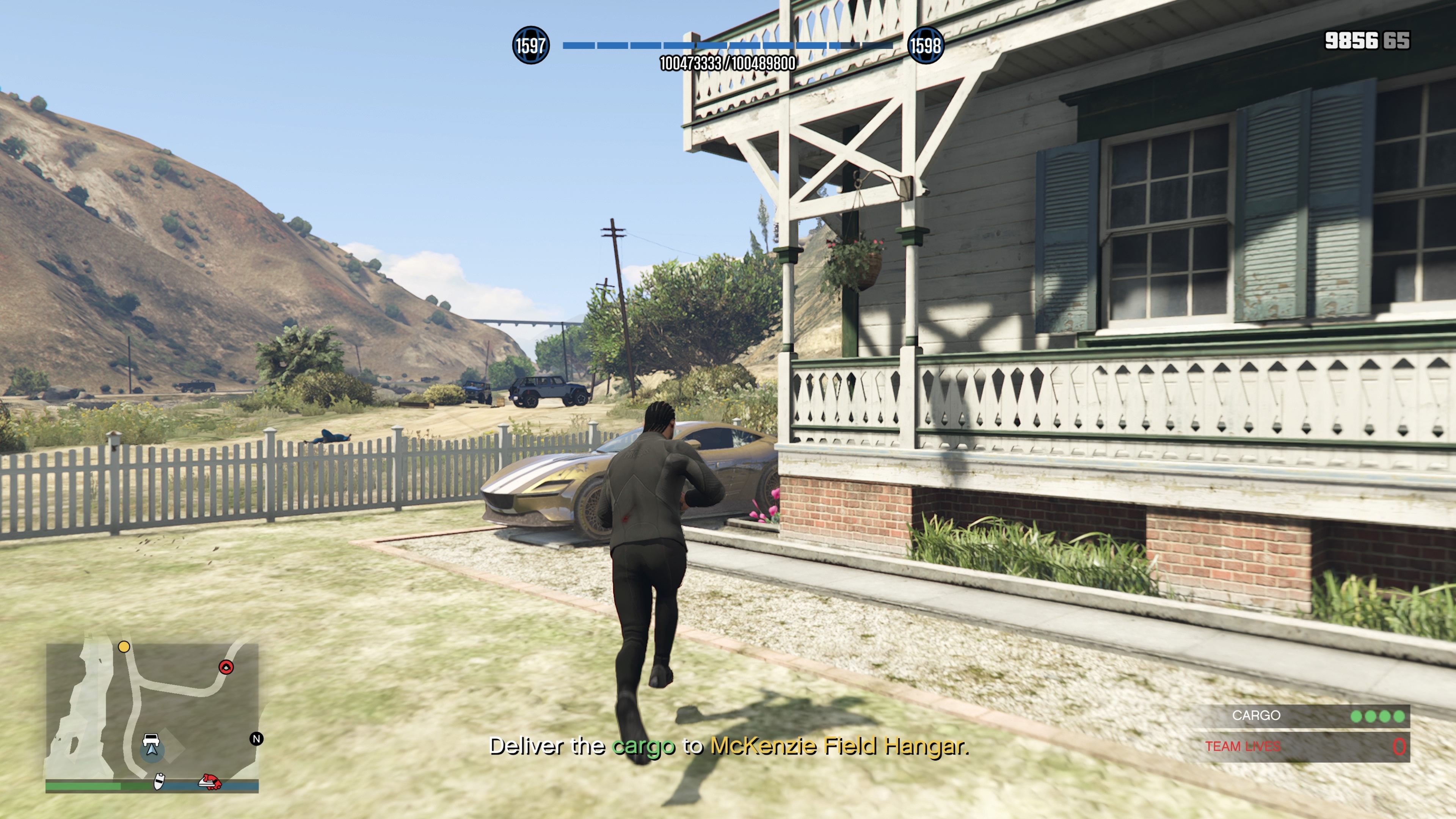
Task: Select the TEAM LIVES tracker row
Action: click(1300, 747)
